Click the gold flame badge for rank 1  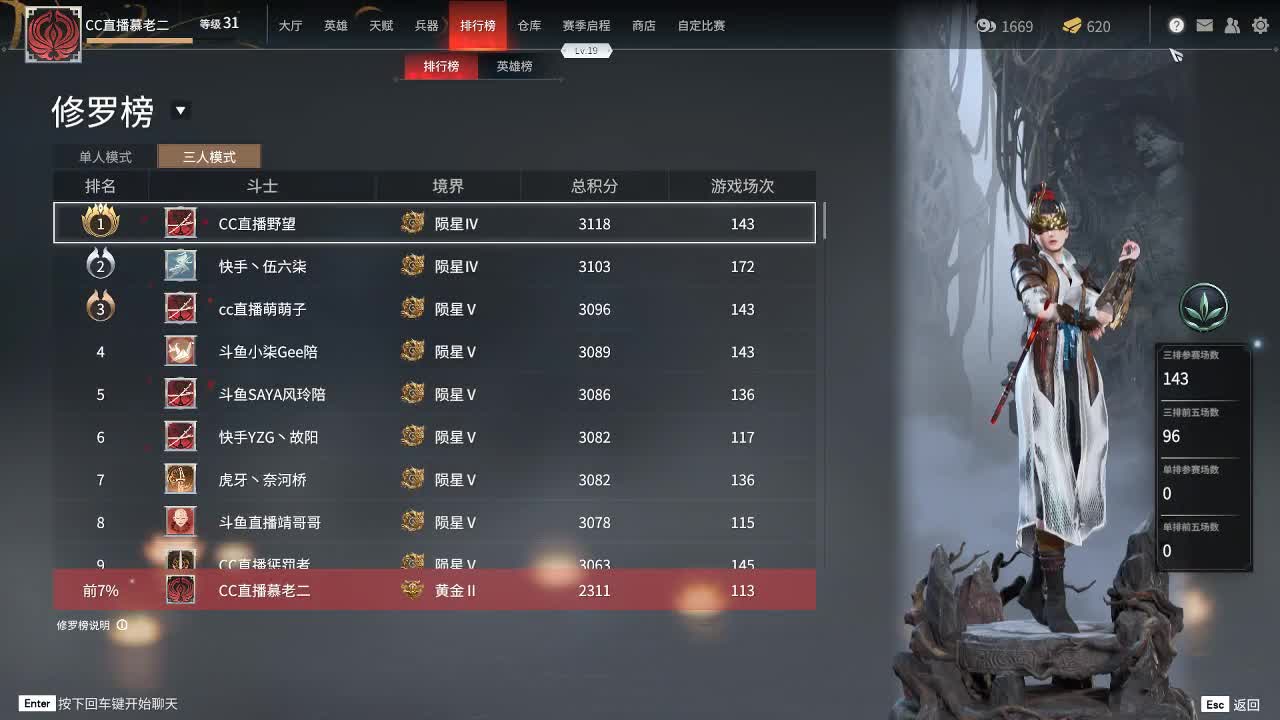point(100,223)
